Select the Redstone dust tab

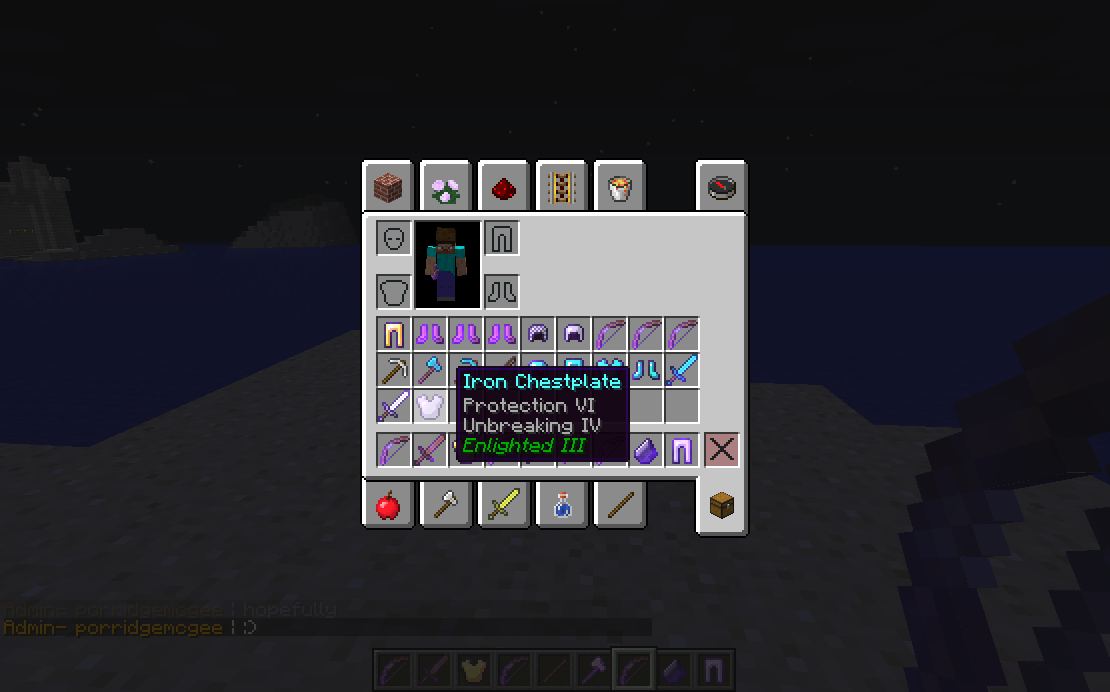point(503,187)
